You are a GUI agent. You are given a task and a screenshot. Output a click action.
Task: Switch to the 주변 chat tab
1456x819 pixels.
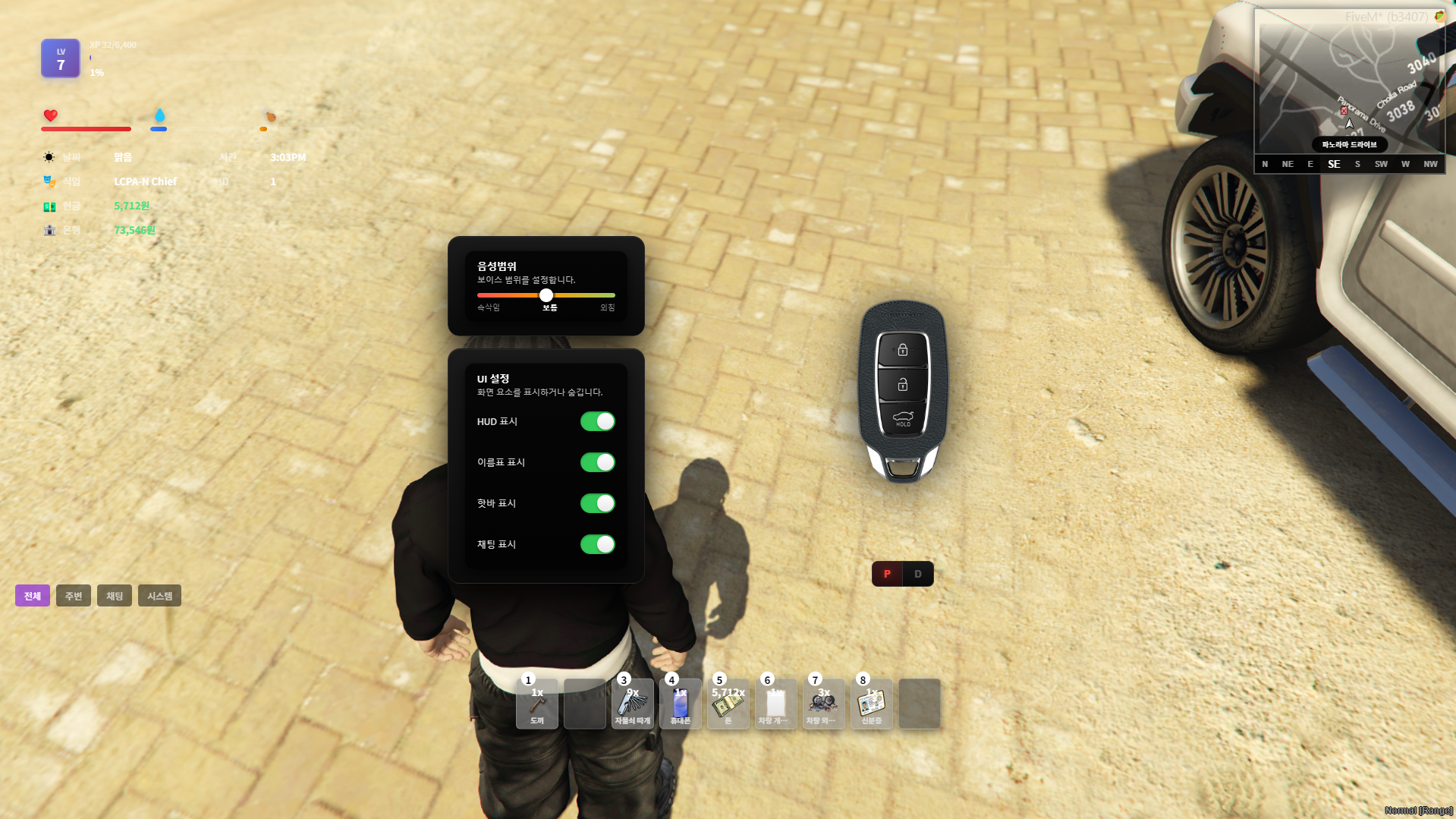(74, 596)
